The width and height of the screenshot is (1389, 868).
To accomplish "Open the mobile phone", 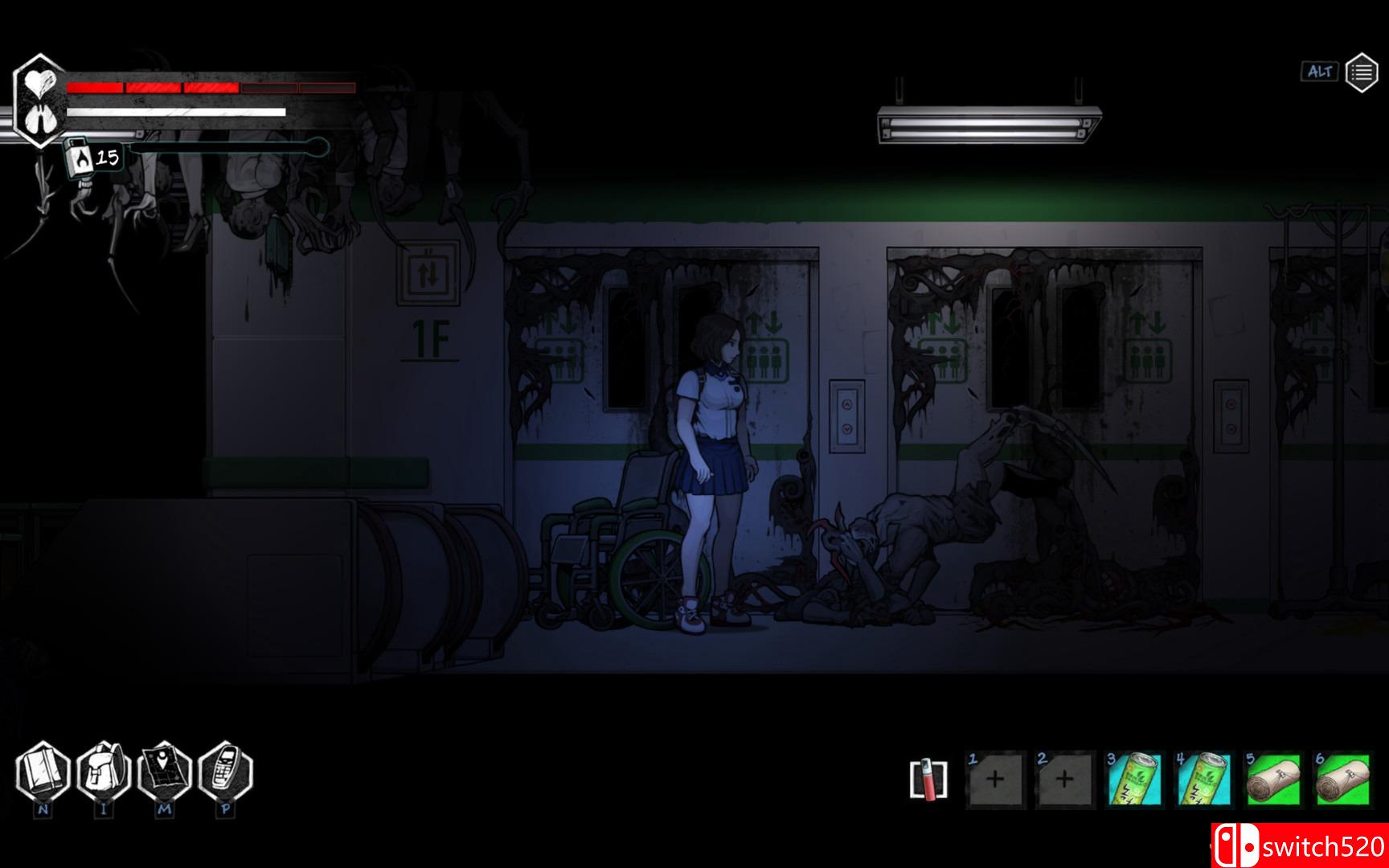I will [225, 772].
